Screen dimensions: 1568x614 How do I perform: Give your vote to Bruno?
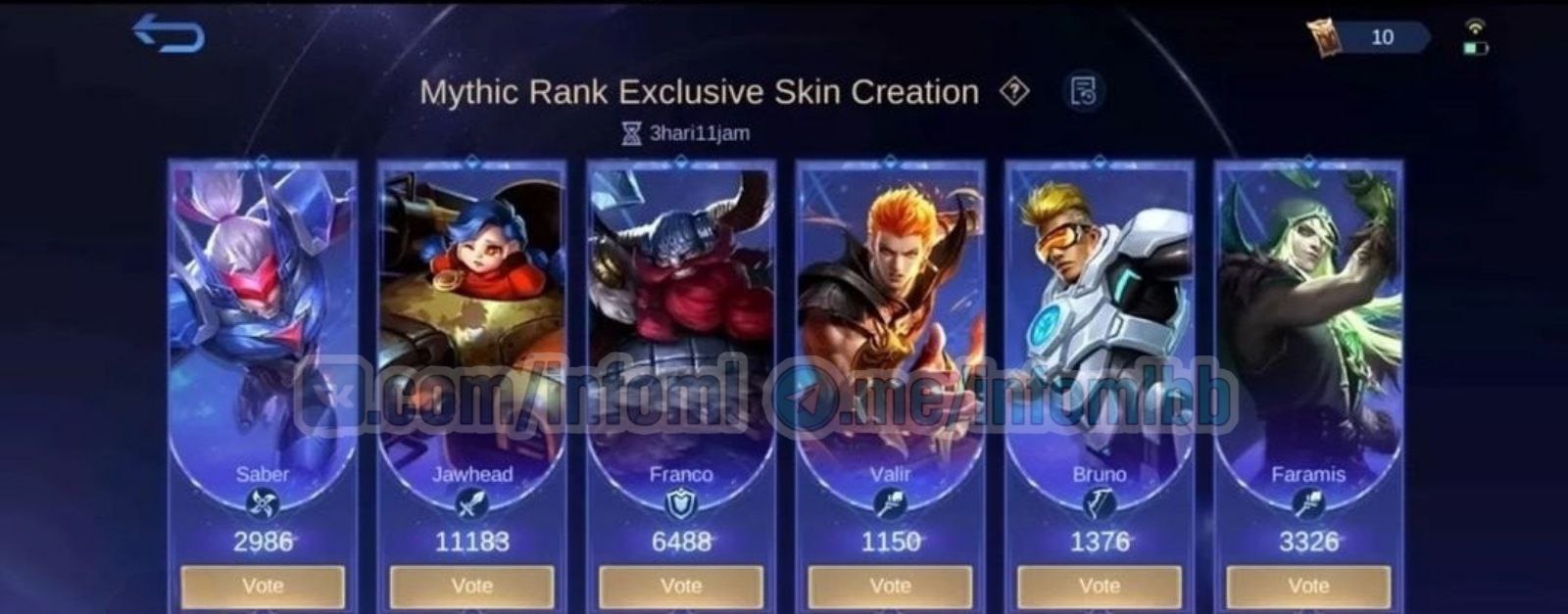coord(1100,586)
